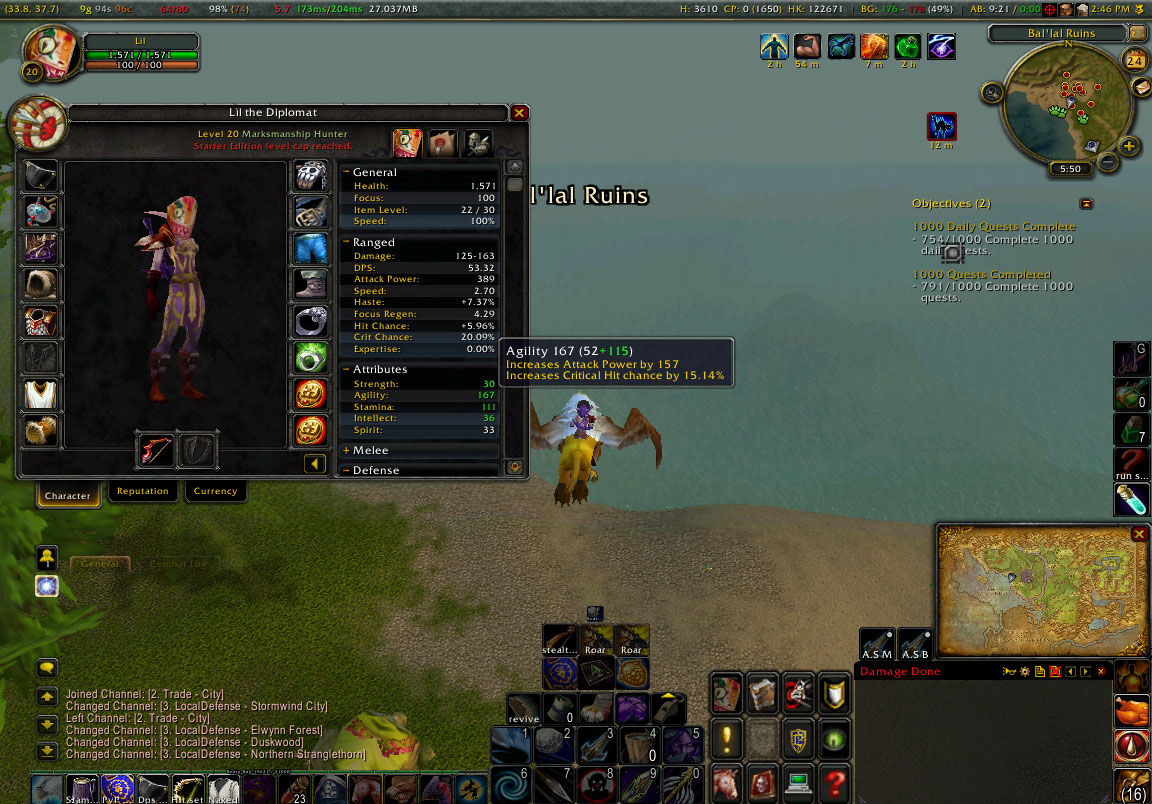Zoom in the minimap with the plus button
1152x804 pixels.
(1129, 146)
